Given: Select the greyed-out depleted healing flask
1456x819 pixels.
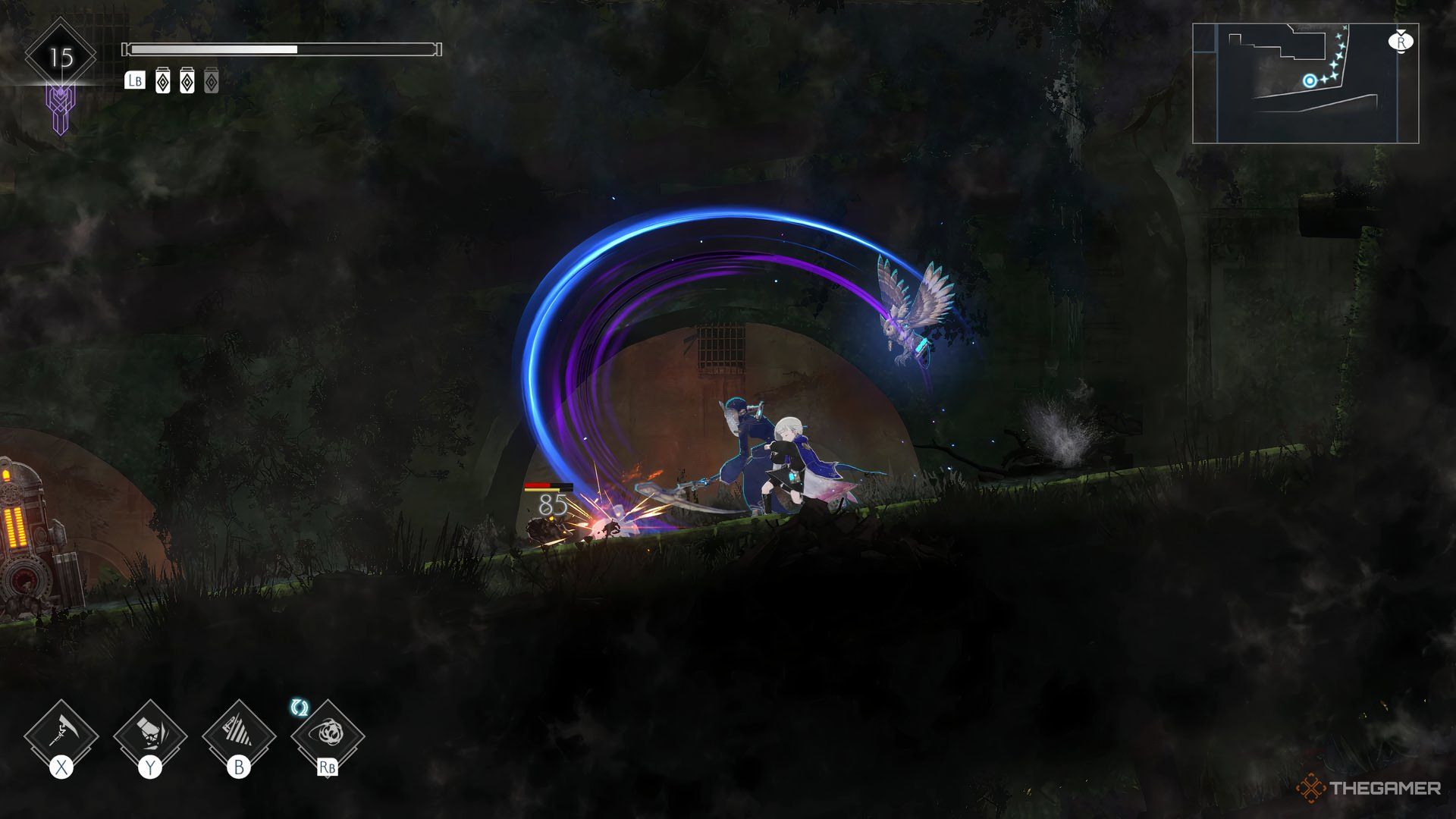Looking at the screenshot, I should pos(212,81).
